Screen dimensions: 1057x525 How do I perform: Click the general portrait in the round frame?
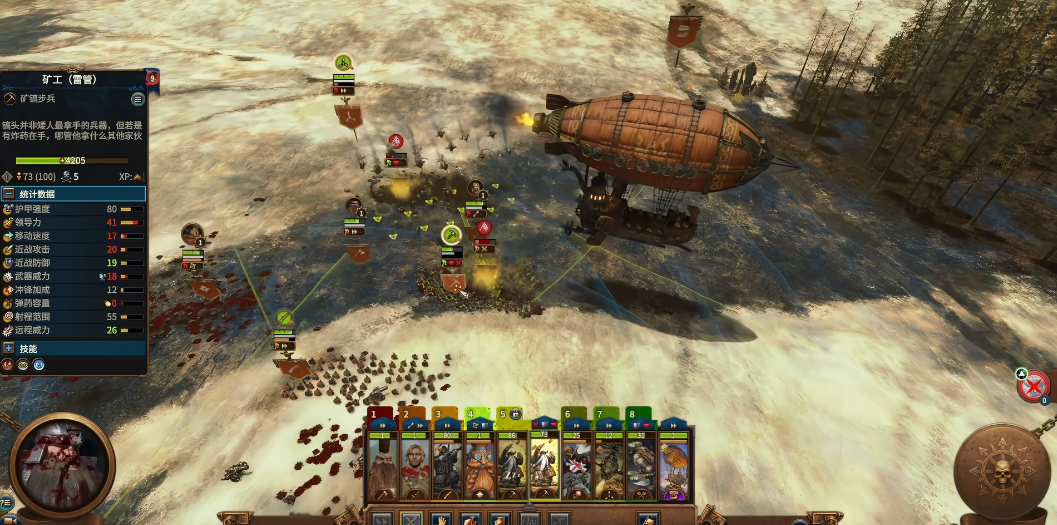[x=60, y=466]
